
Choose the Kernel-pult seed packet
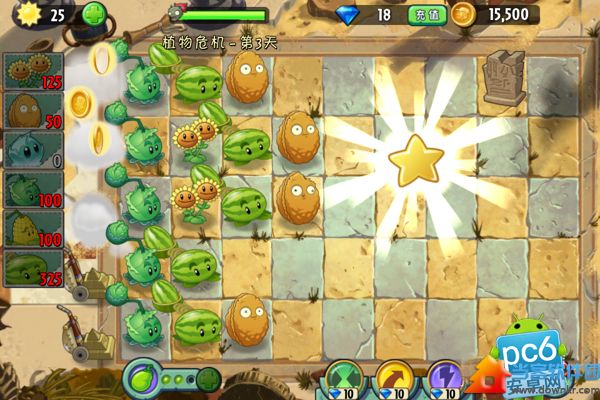point(33,229)
